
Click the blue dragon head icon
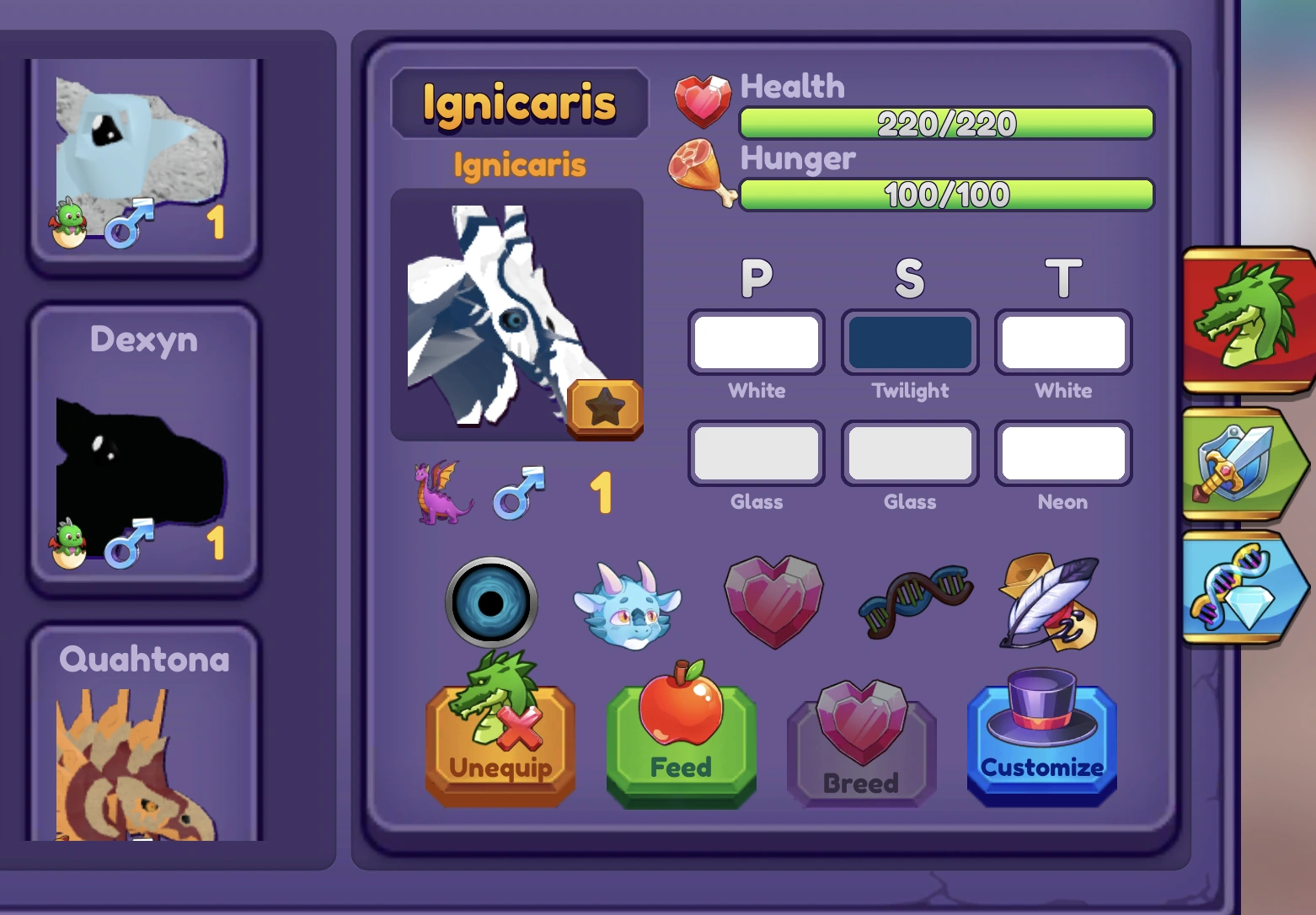629,602
